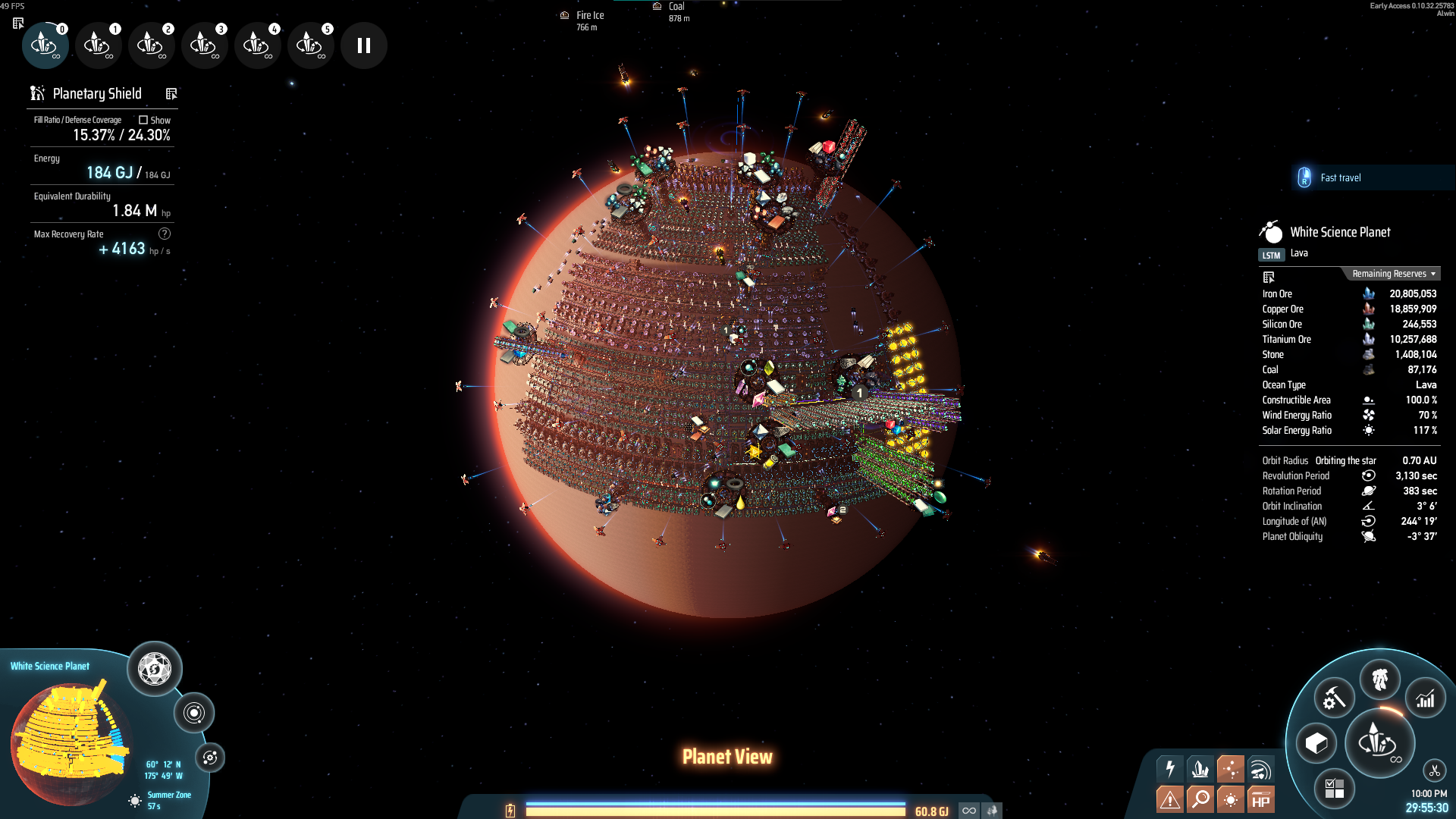Select research queue slot numbered 3
Image resolution: width=1456 pixels, height=819 pixels.
pos(204,45)
